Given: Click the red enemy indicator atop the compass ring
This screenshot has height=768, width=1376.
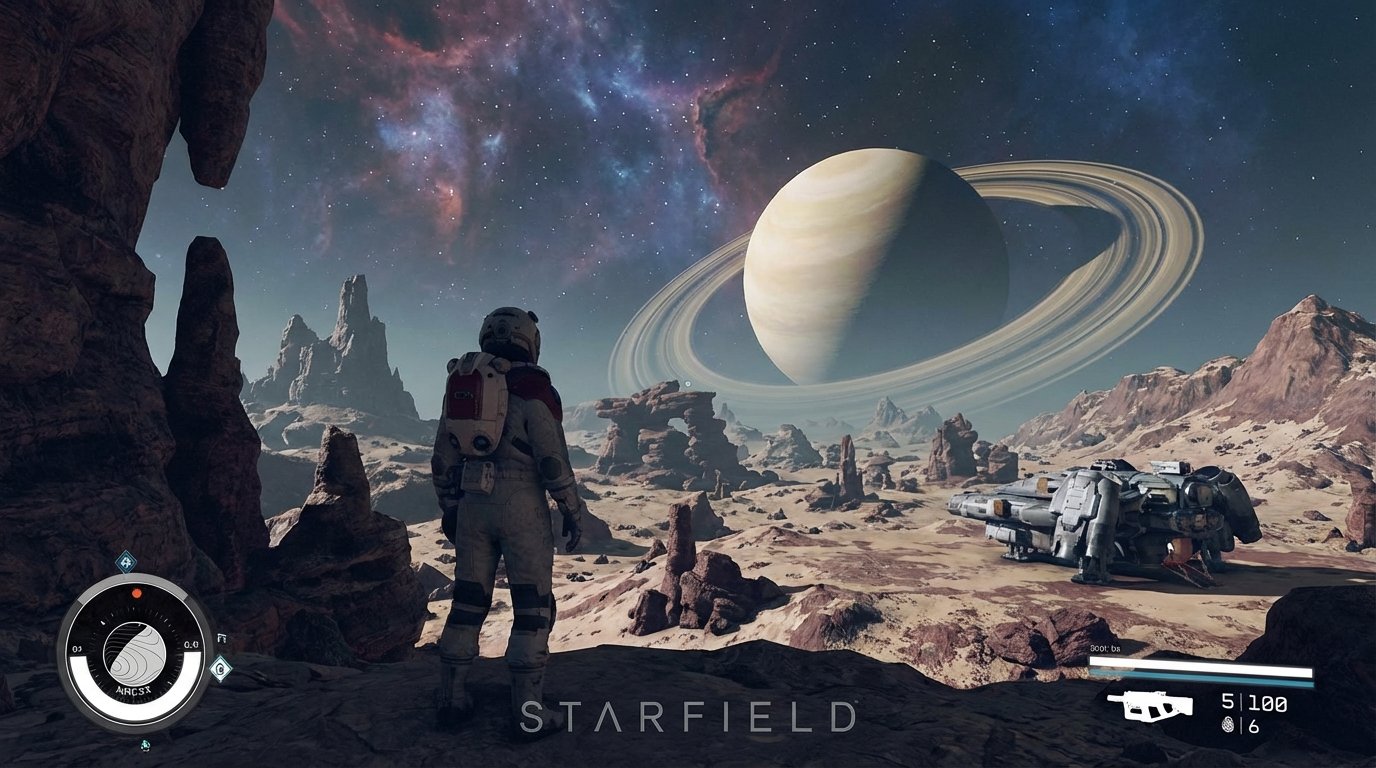Looking at the screenshot, I should (136, 593).
